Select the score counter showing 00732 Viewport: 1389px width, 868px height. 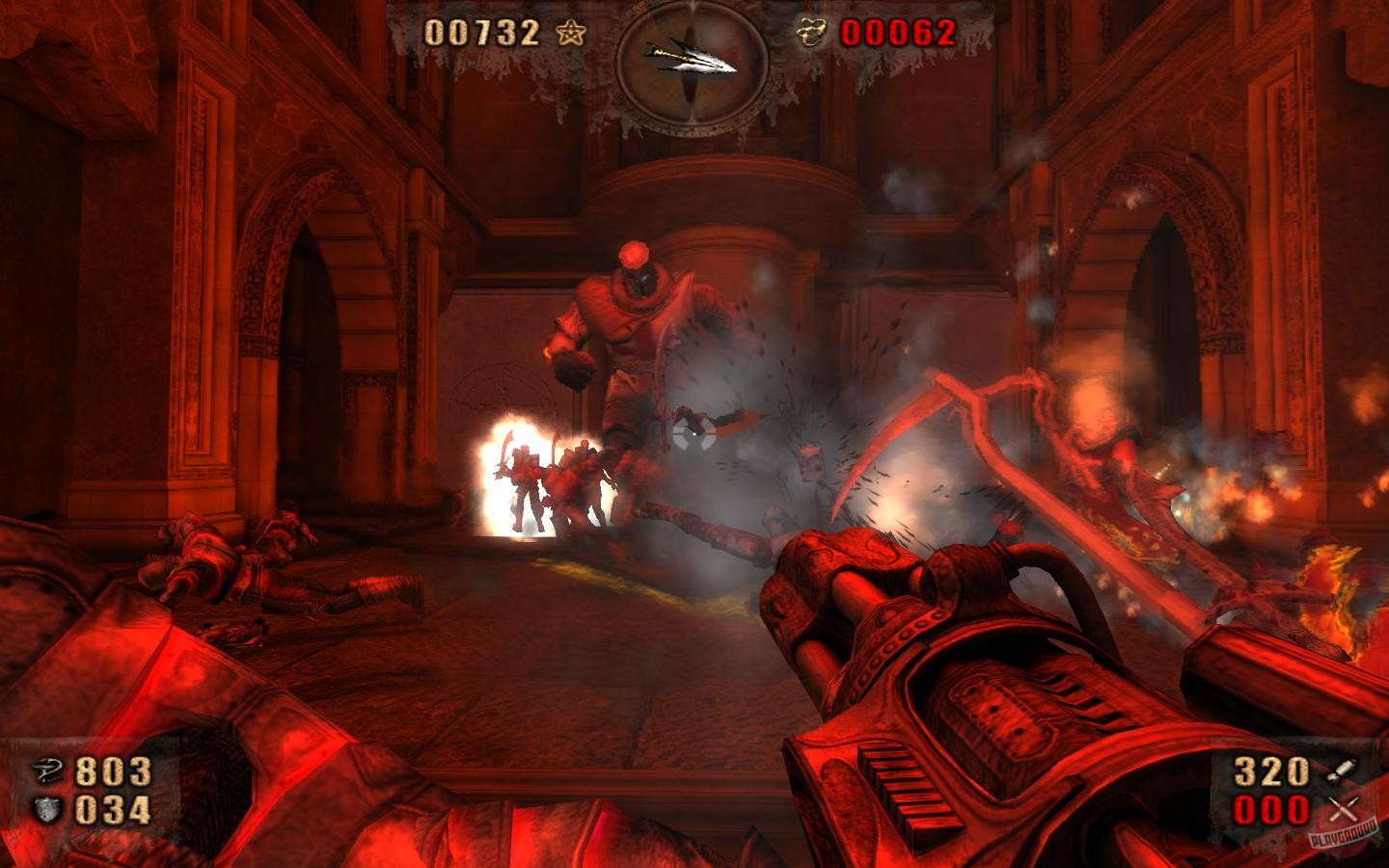(x=479, y=33)
